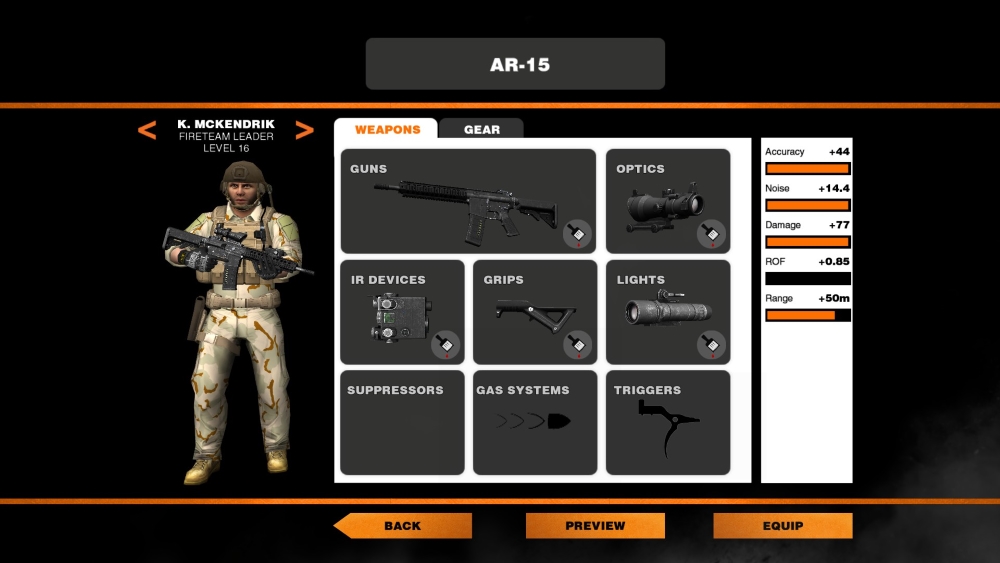Select the Grips attachment slot

coord(535,312)
